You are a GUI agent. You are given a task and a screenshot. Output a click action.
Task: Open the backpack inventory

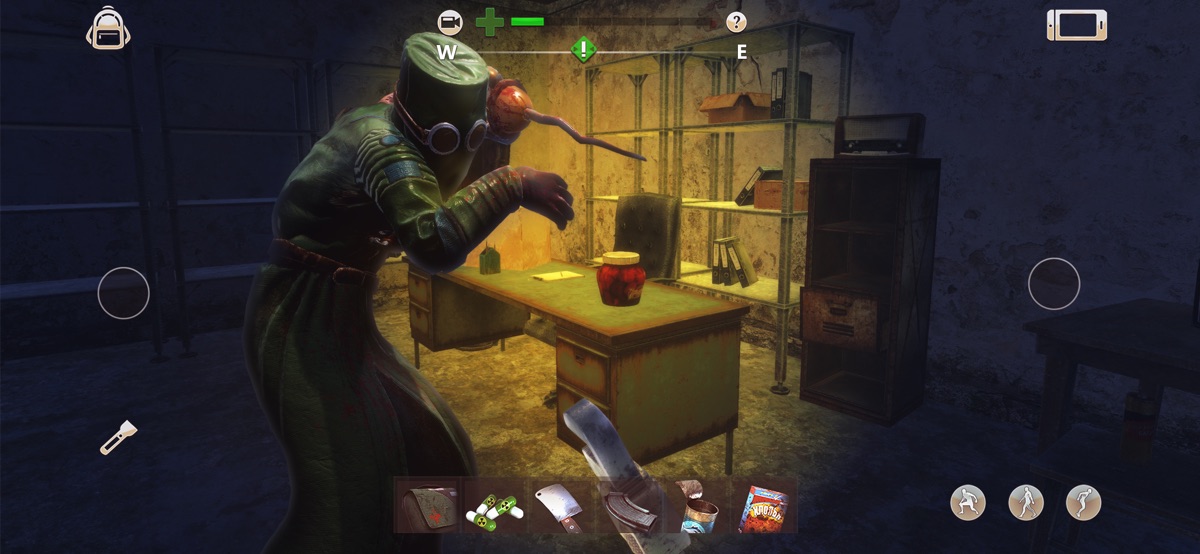108,28
